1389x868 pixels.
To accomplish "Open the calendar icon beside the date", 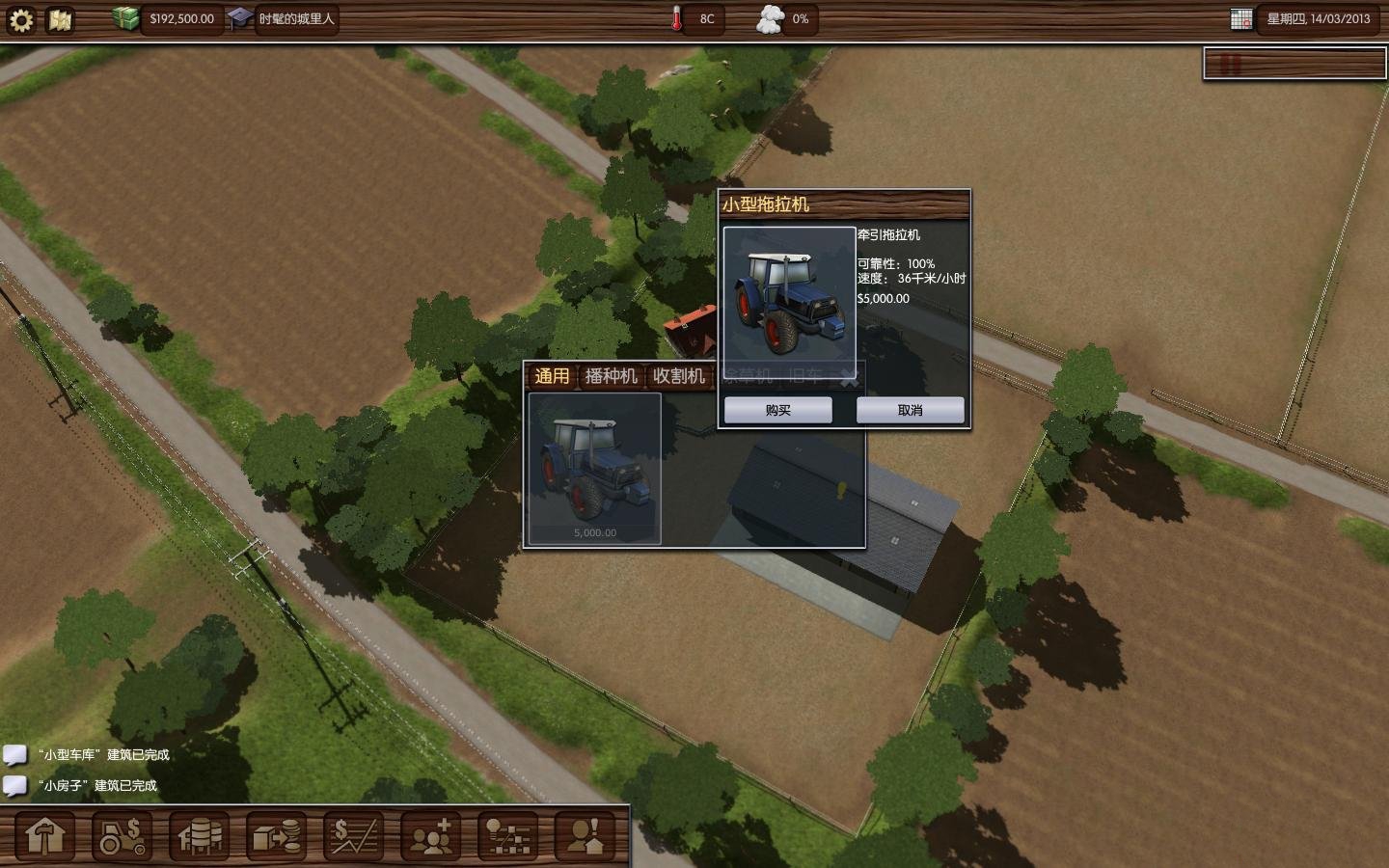I will click(x=1241, y=19).
